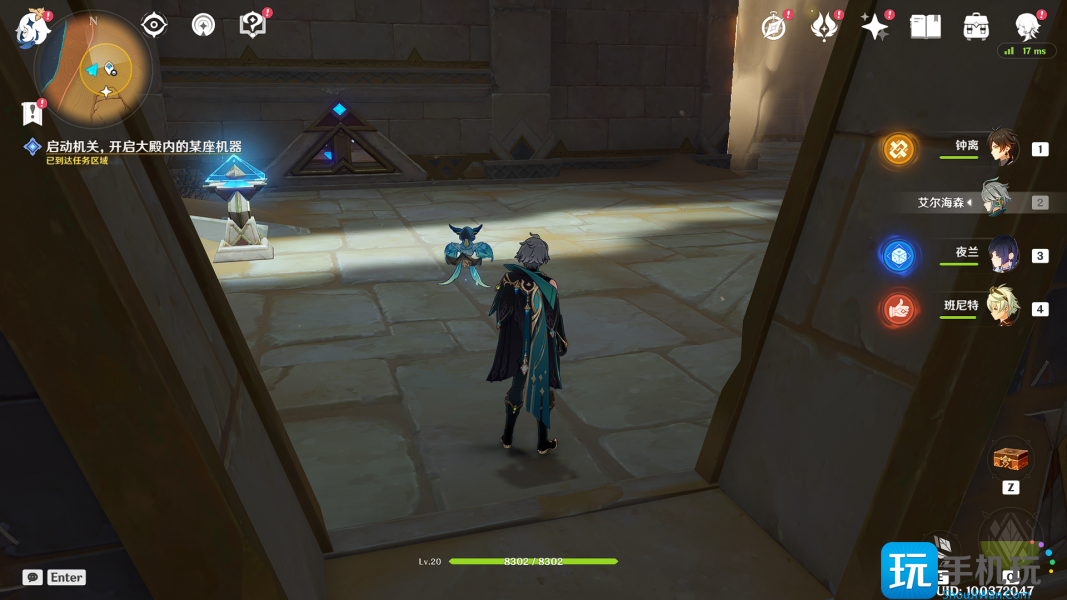The image size is (1067, 600).
Task: Switch to party member 夜兰
Action: [1002, 254]
